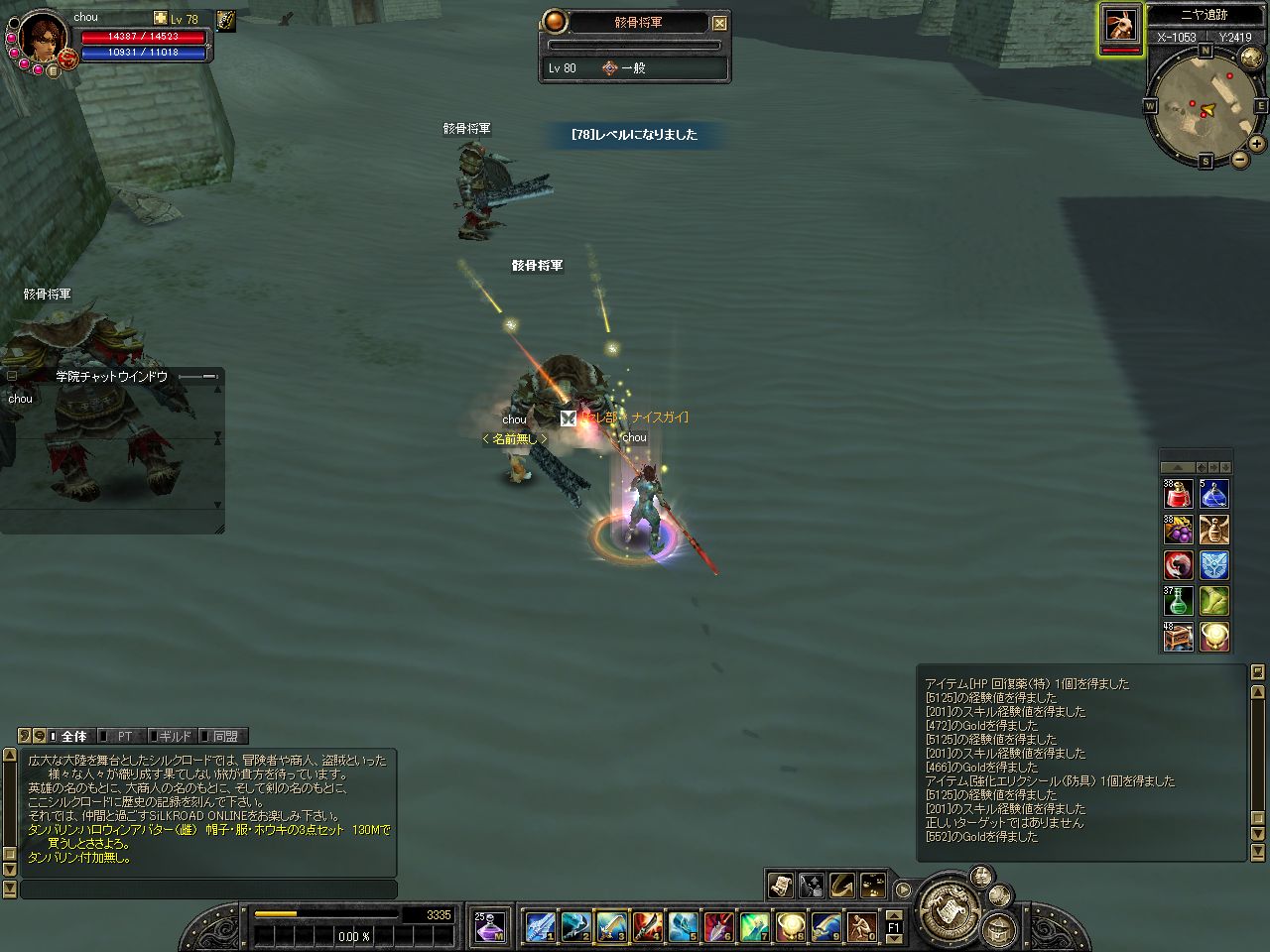Switch to the 同盟 chat tab
Screen dimensions: 1270x952
click(x=225, y=736)
